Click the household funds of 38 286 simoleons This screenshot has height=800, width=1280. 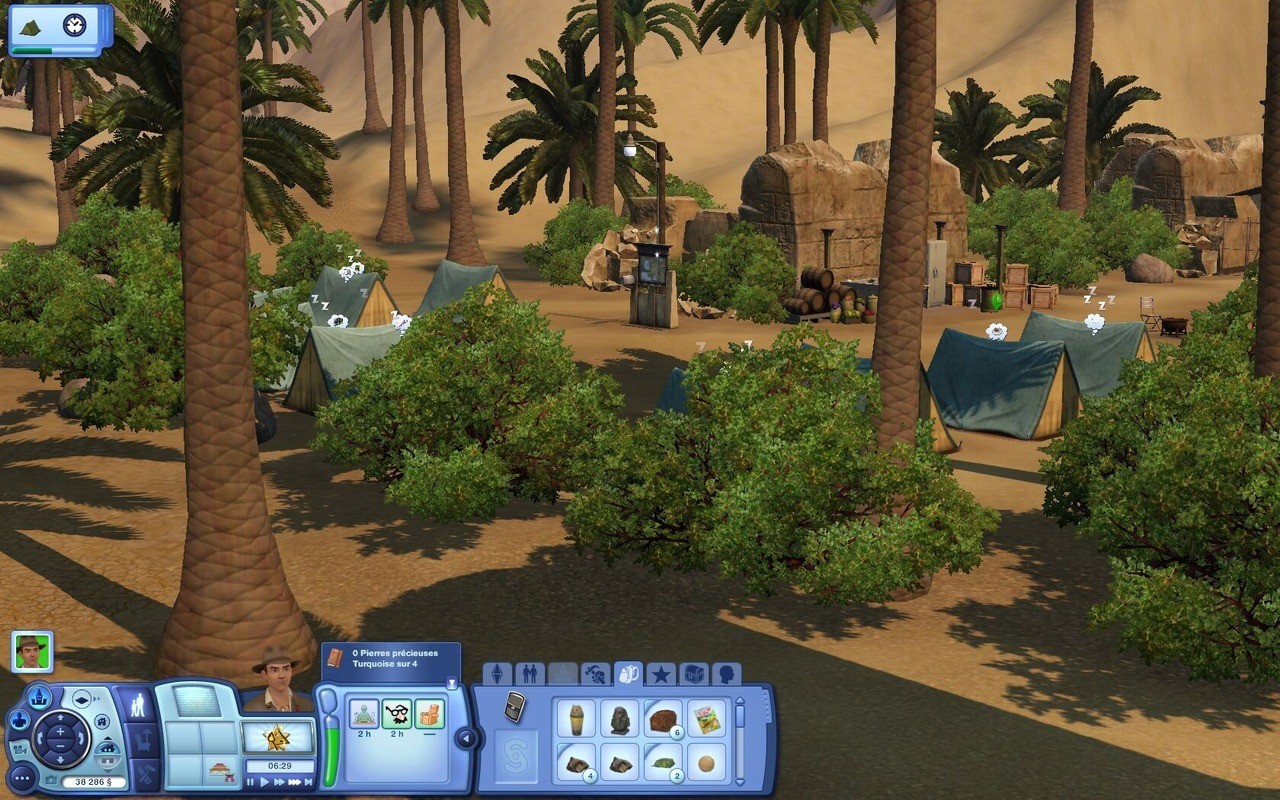pos(94,780)
